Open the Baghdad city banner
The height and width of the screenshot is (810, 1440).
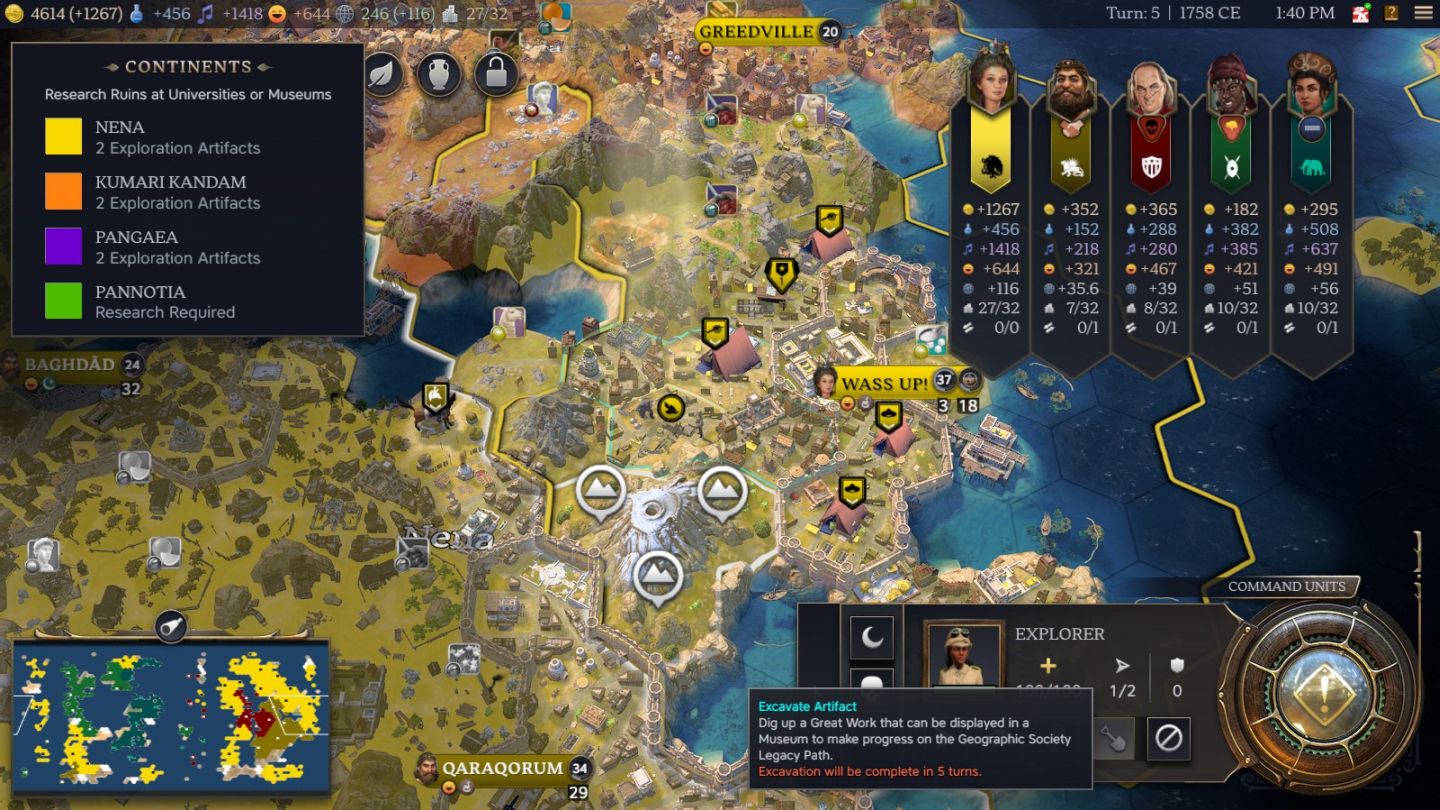[x=70, y=365]
